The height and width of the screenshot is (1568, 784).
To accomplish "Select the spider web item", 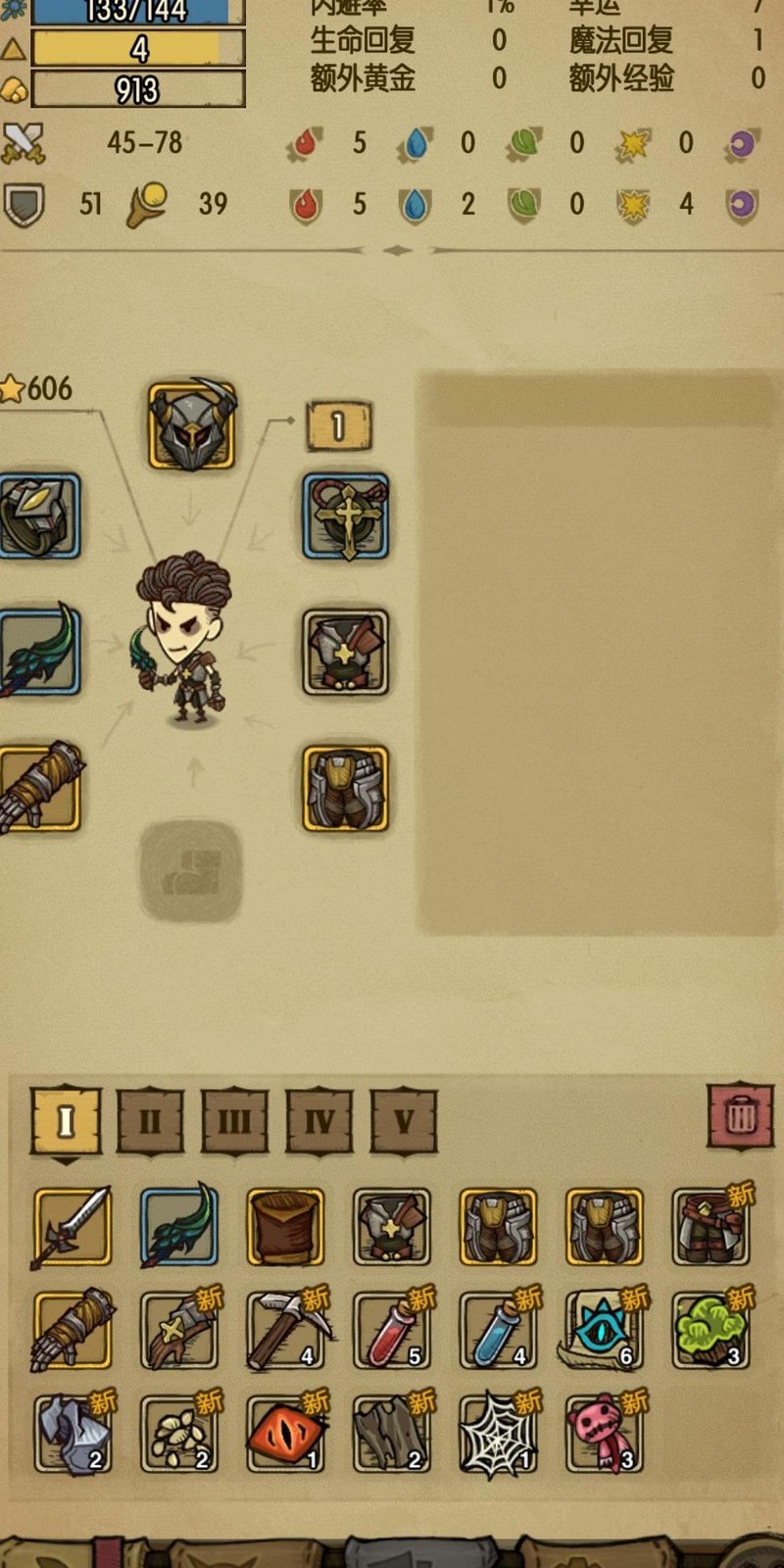I will (498, 1435).
